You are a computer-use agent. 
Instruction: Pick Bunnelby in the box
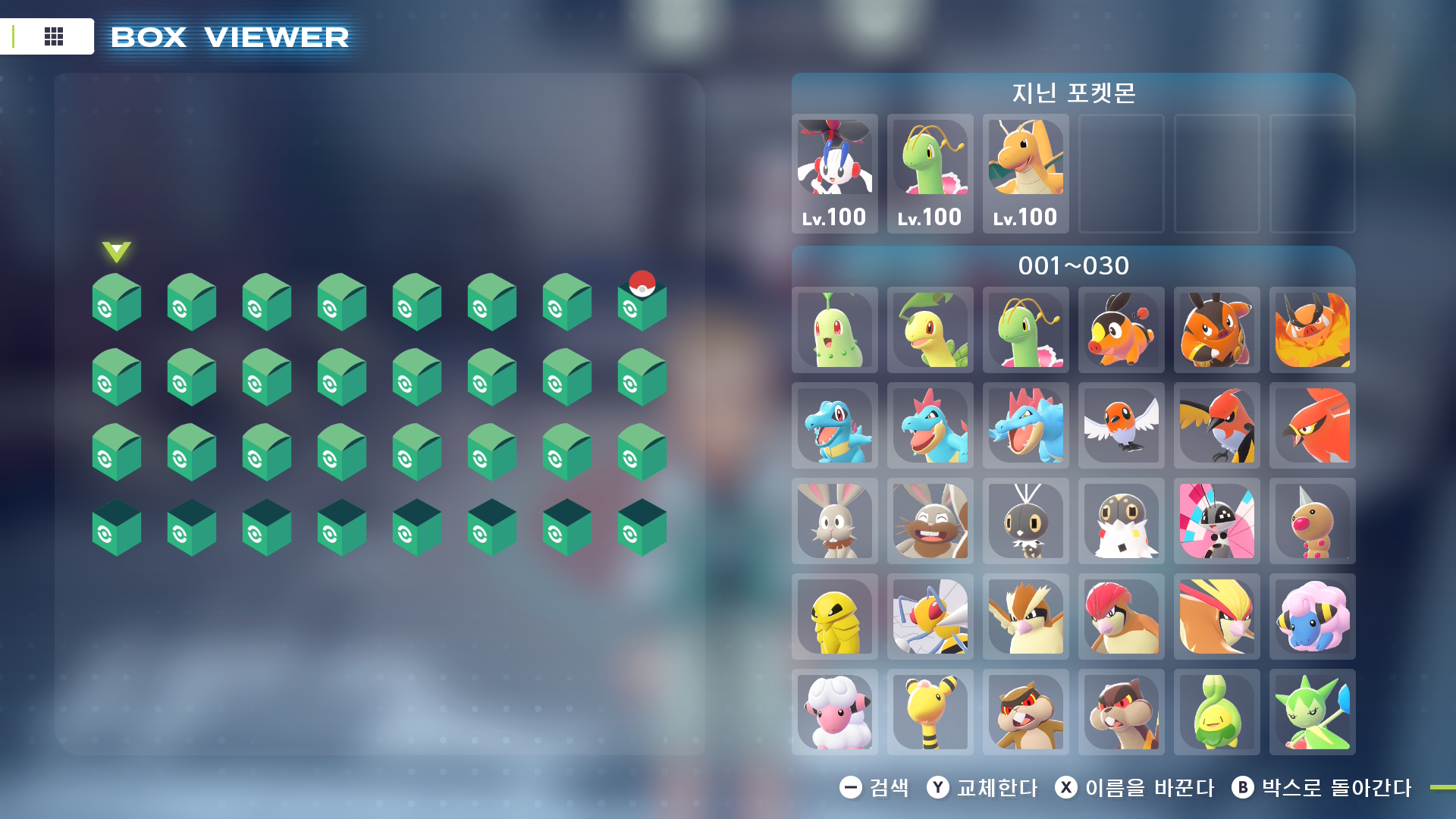coord(834,521)
